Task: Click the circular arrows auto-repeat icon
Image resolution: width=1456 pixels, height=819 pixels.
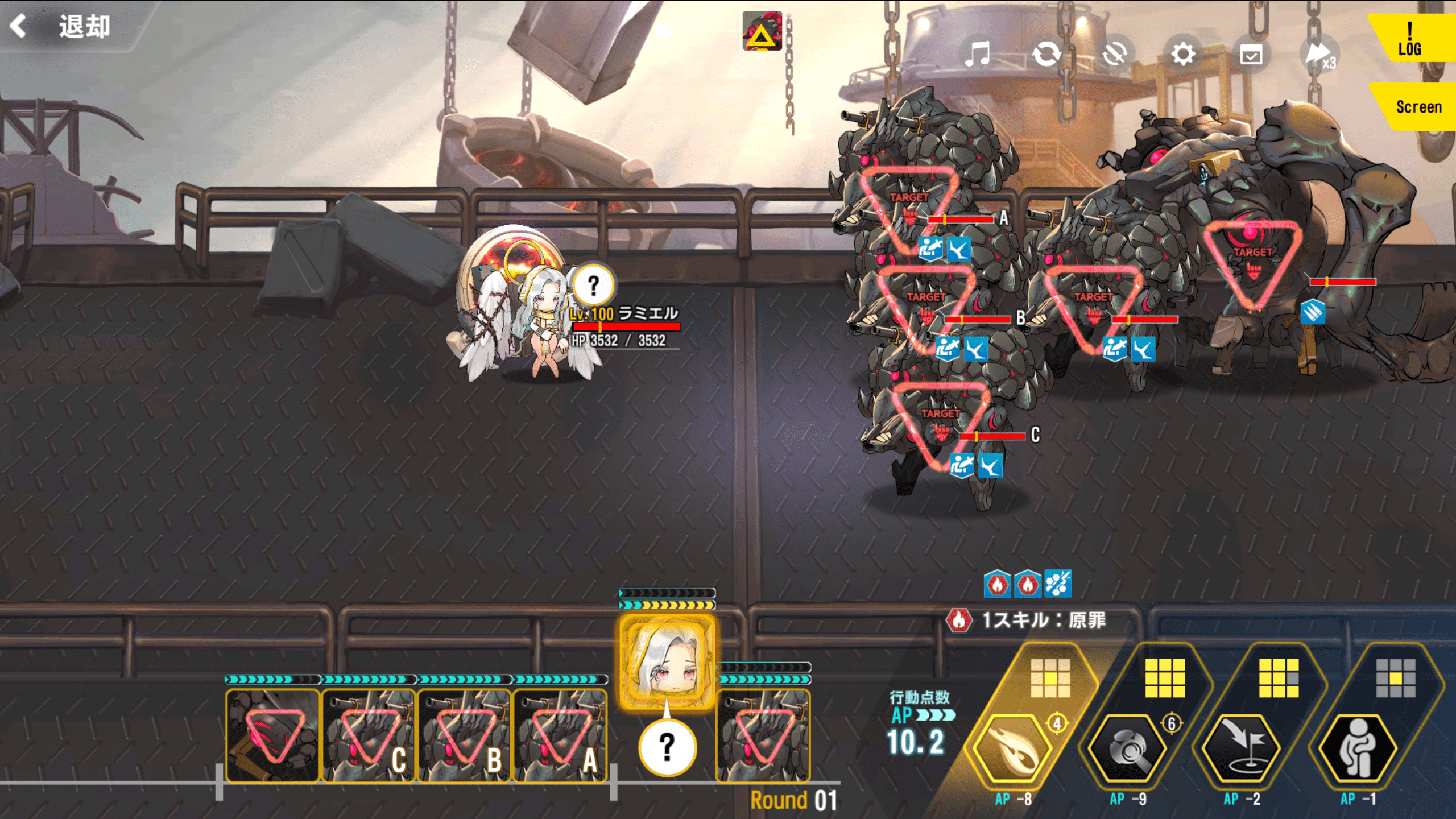Action: (x=1046, y=55)
